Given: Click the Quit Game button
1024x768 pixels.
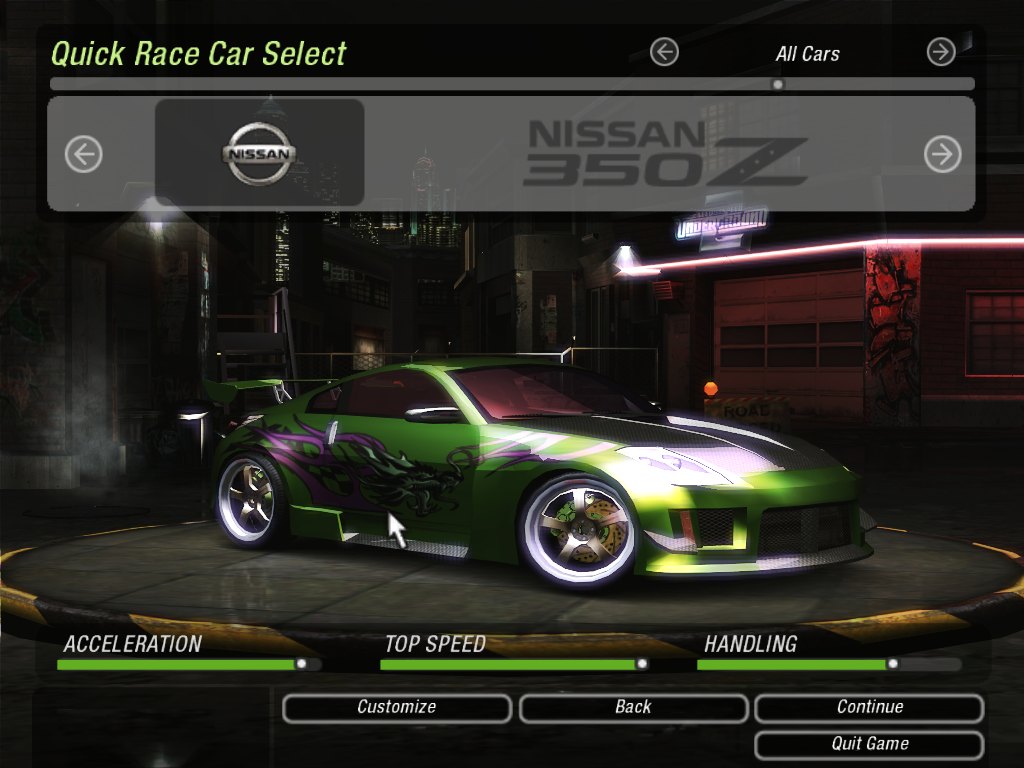Looking at the screenshot, I should (869, 745).
